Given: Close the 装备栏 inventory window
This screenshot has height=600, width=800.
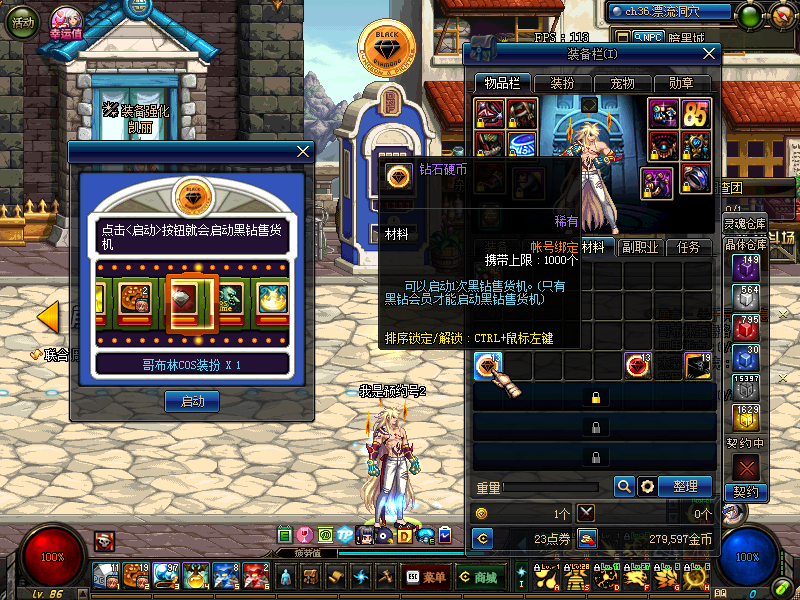Looking at the screenshot, I should coord(709,54).
